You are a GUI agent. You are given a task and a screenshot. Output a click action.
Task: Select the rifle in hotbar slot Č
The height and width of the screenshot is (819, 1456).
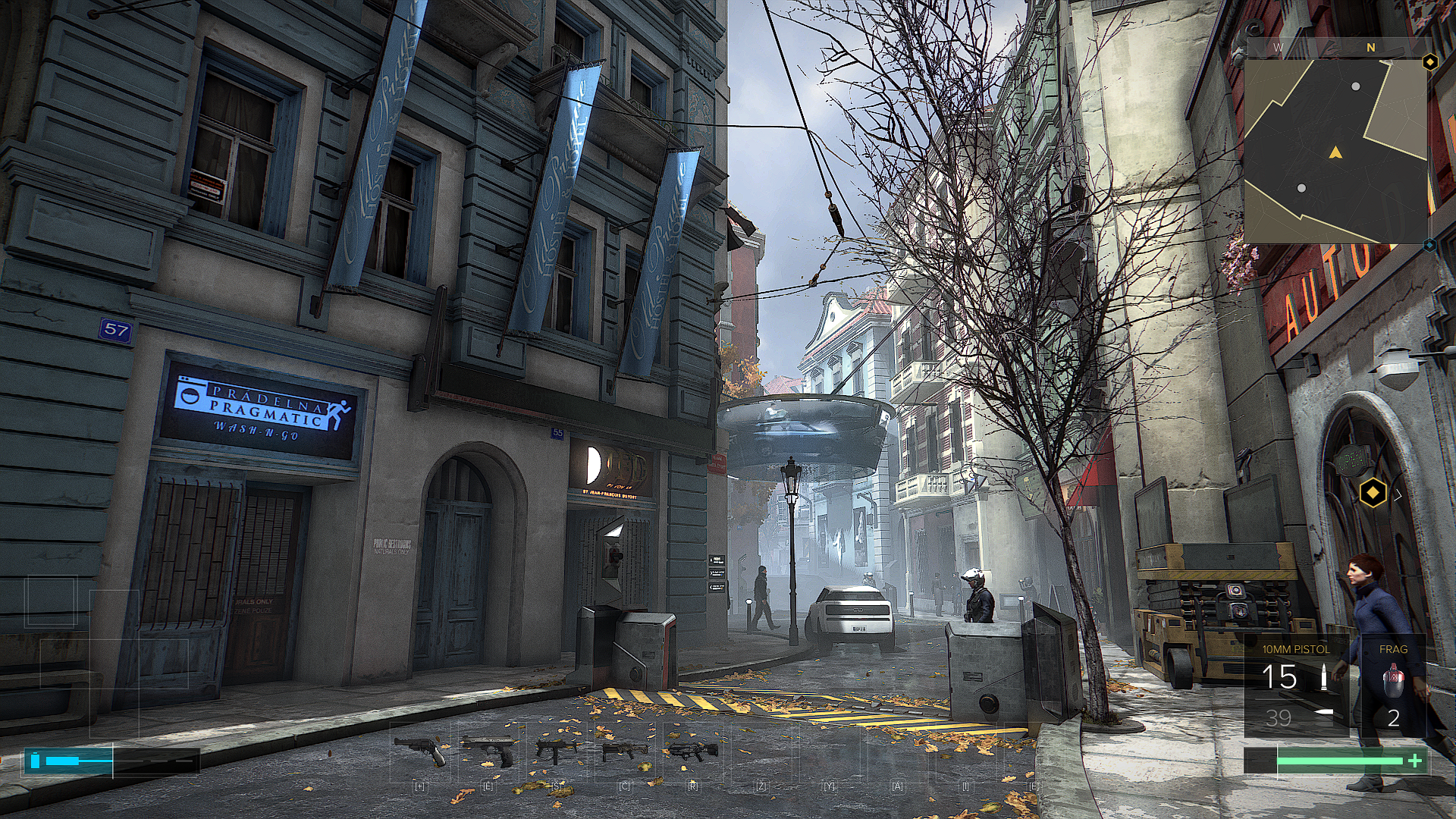click(x=624, y=751)
